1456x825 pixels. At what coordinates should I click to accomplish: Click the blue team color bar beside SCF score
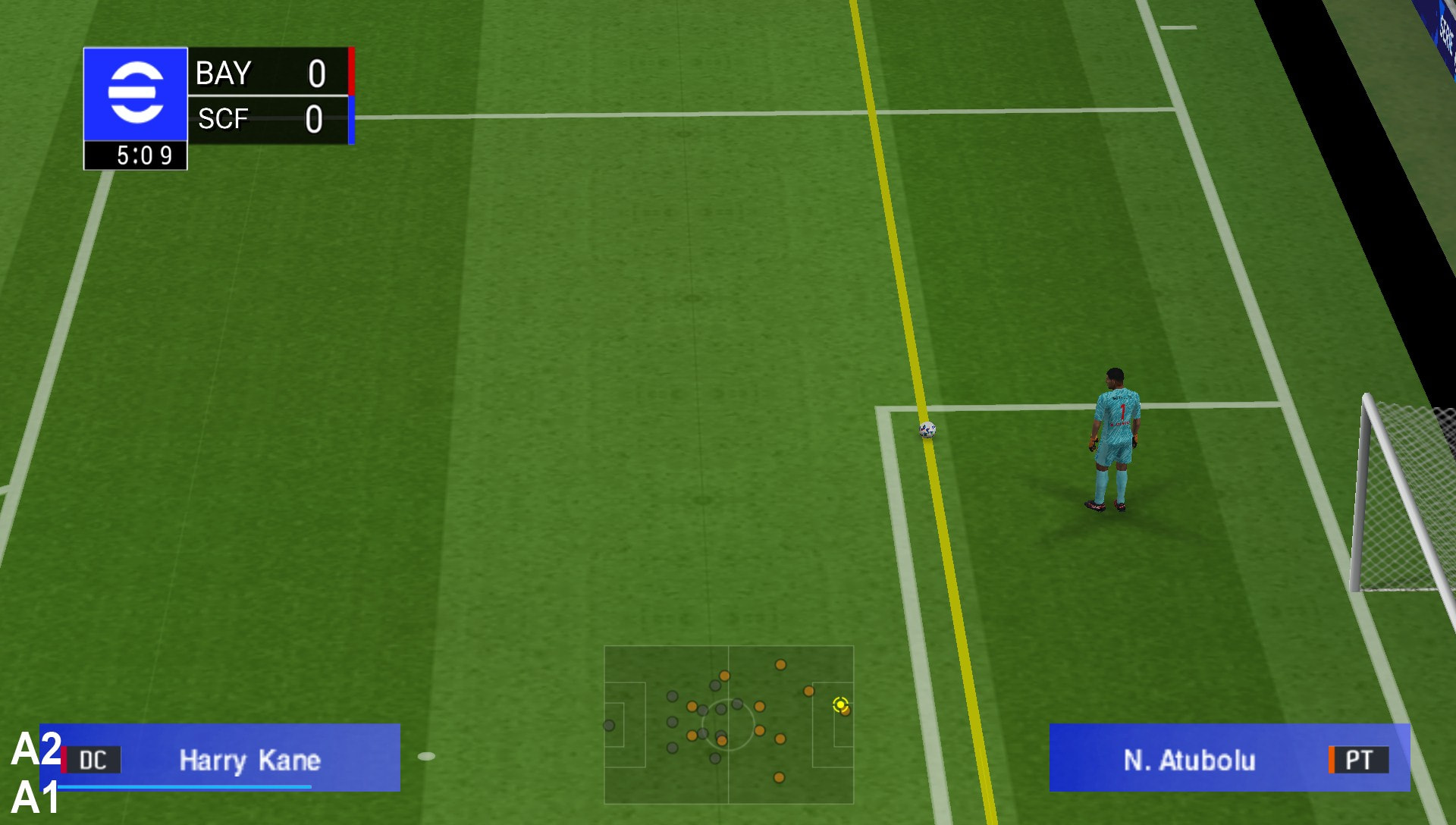[350, 119]
